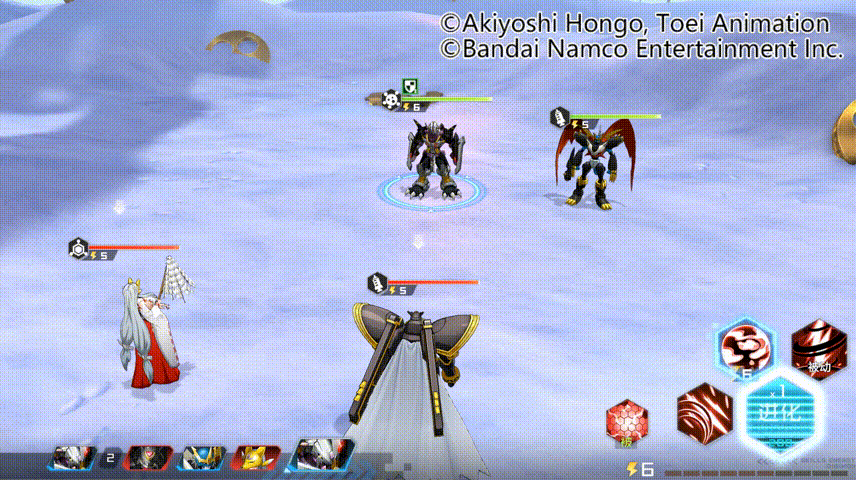Viewport: 856px width, 480px height.
Task: Select the blue and gold helmet portrait
Action: click(201, 458)
